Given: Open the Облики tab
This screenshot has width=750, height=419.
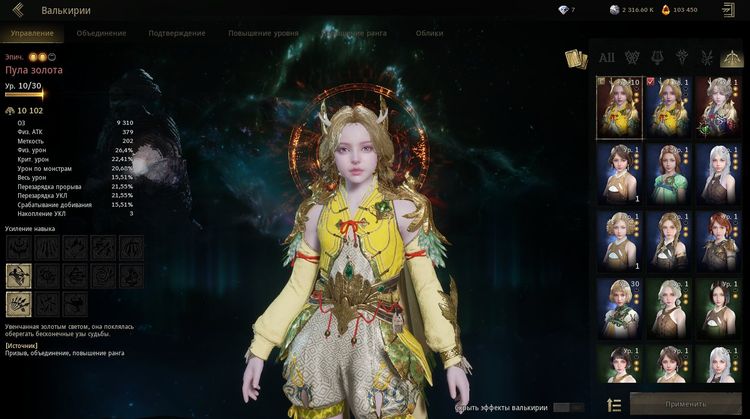Looking at the screenshot, I should (429, 33).
